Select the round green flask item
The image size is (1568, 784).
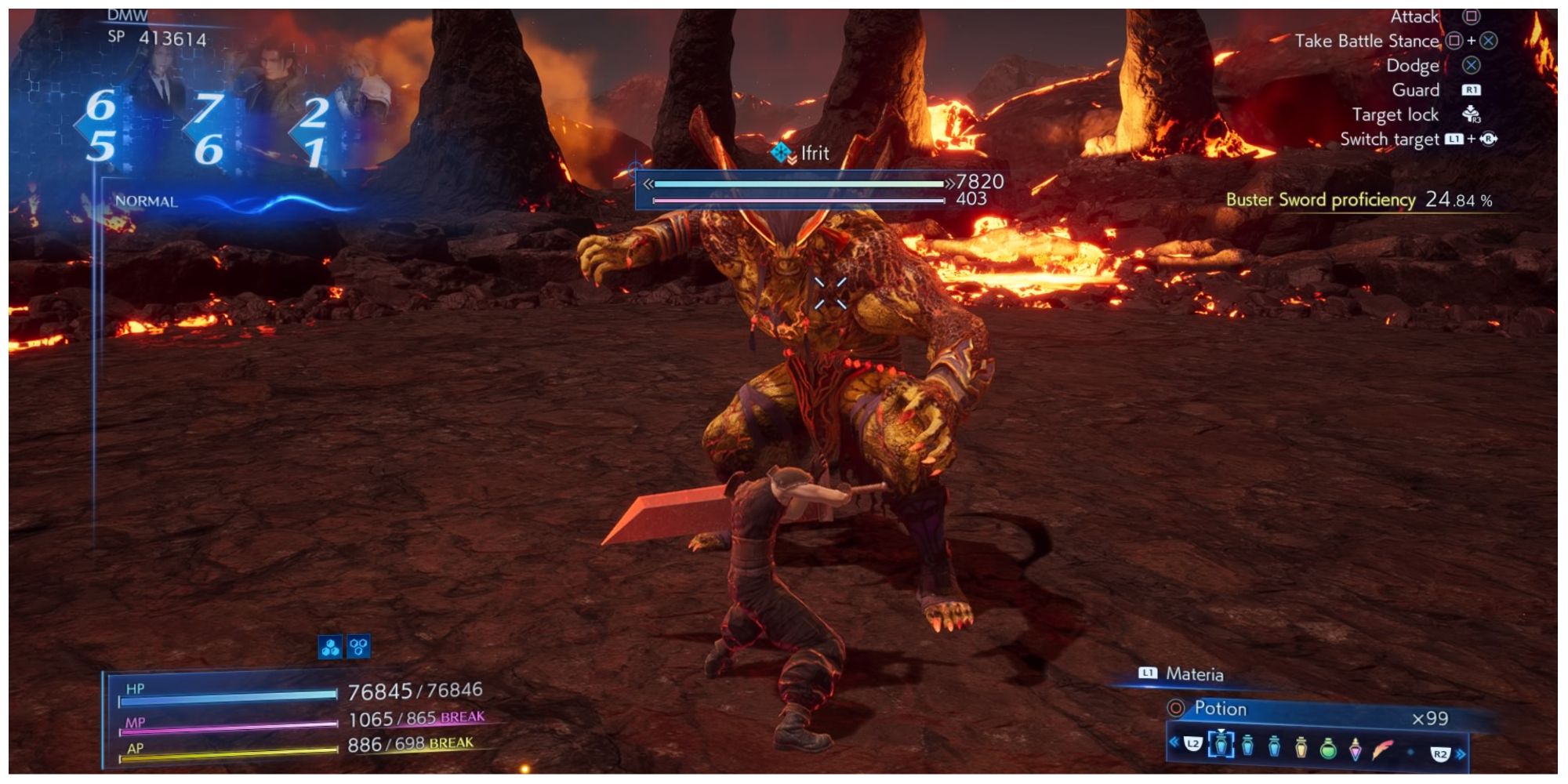pos(1327,748)
